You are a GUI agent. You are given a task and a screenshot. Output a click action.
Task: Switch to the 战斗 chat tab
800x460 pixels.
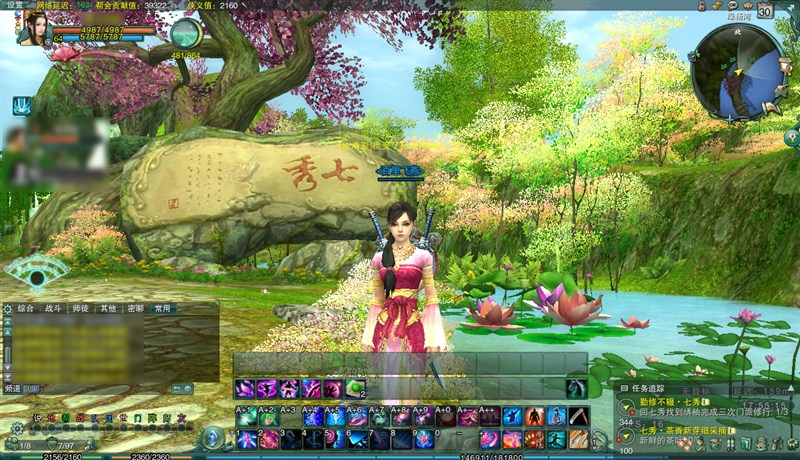[54, 309]
